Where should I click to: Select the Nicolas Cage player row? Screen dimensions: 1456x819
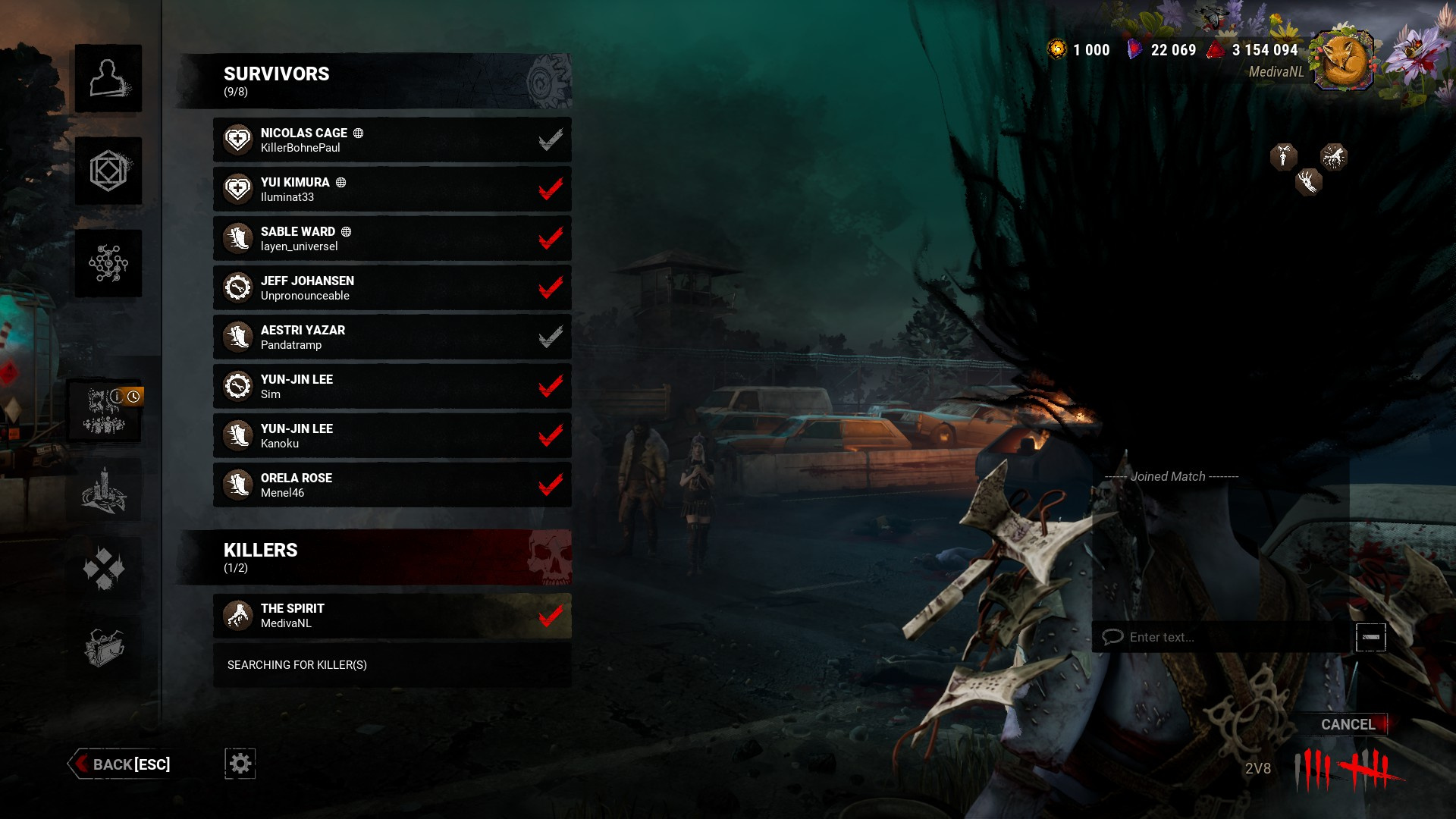pyautogui.click(x=392, y=140)
